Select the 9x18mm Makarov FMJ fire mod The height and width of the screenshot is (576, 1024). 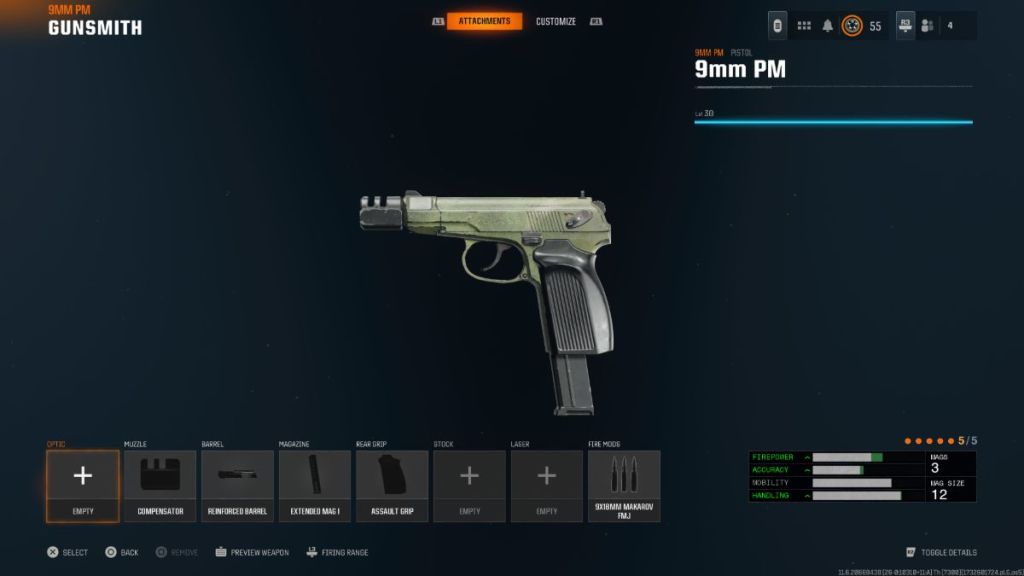point(624,486)
